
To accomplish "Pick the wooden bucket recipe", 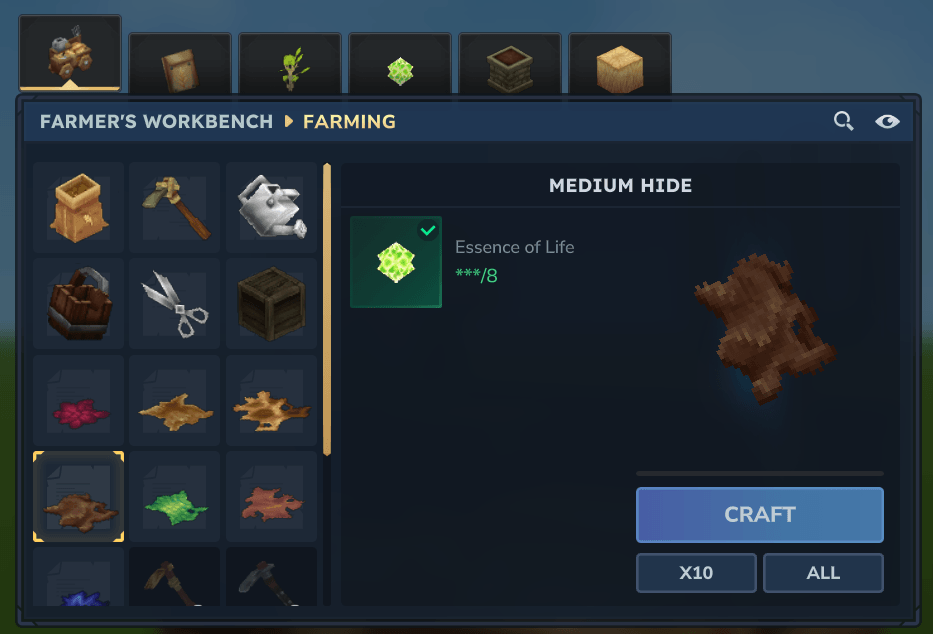I will pyautogui.click(x=79, y=304).
